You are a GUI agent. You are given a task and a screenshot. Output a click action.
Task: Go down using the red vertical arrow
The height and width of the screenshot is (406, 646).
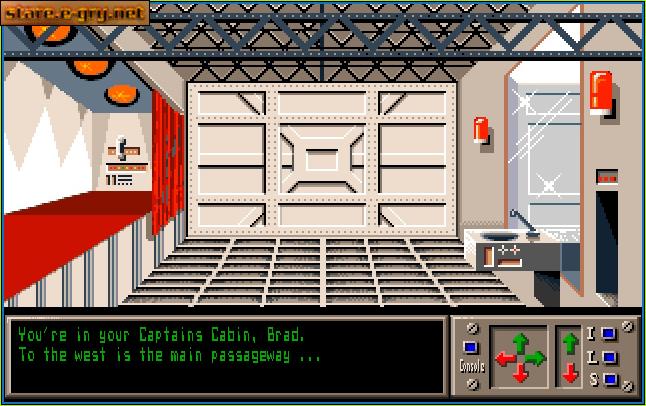(x=570, y=373)
